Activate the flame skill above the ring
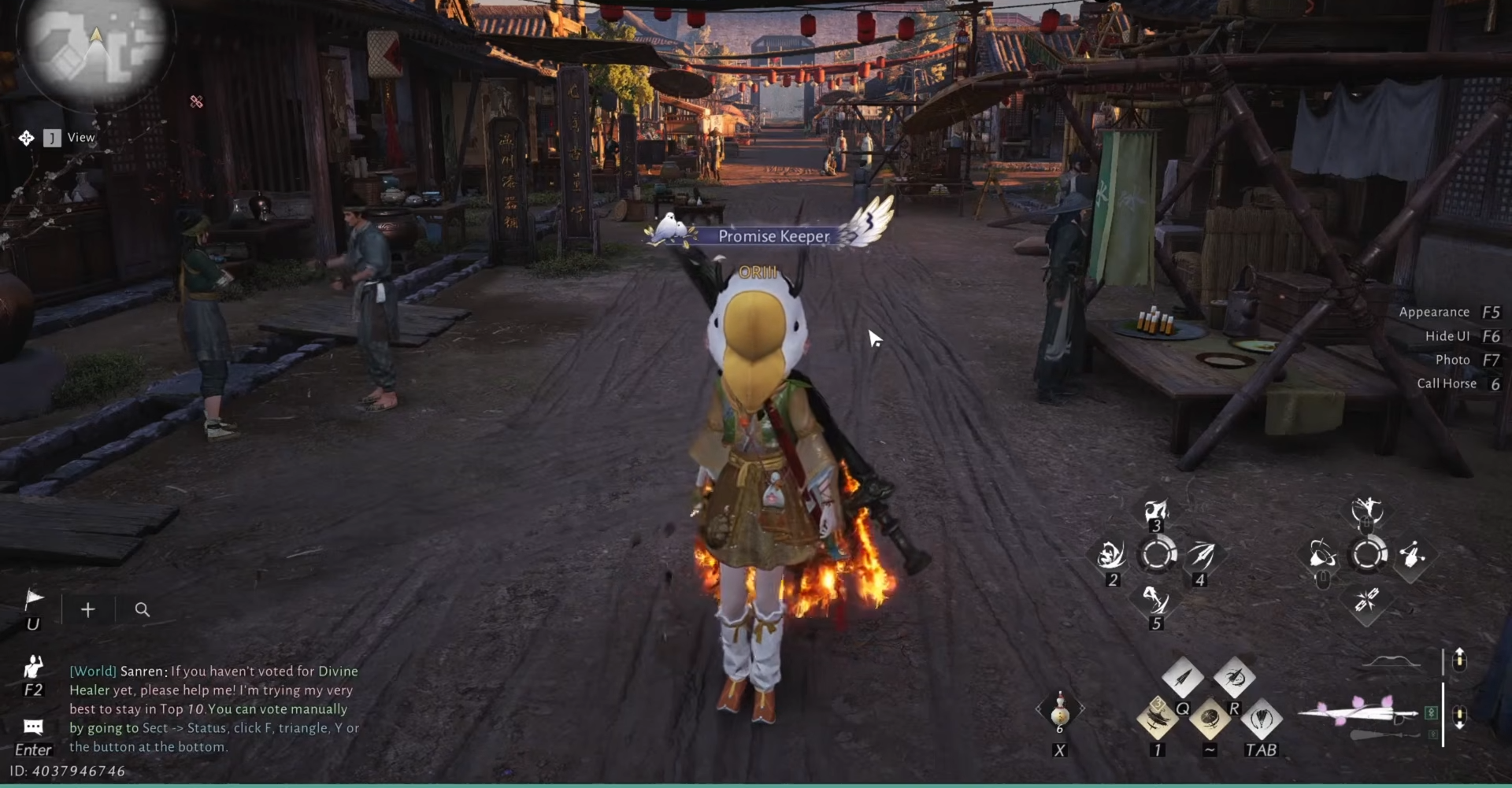Viewport: 1512px width, 788px height. coord(1155,512)
